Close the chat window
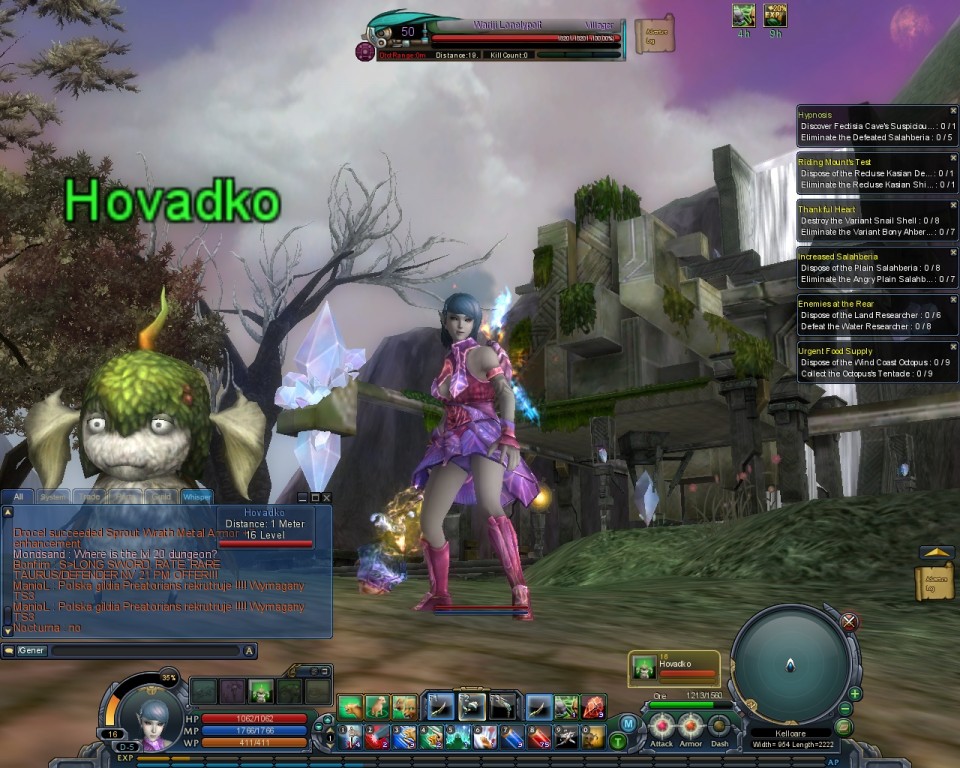 click(326, 497)
